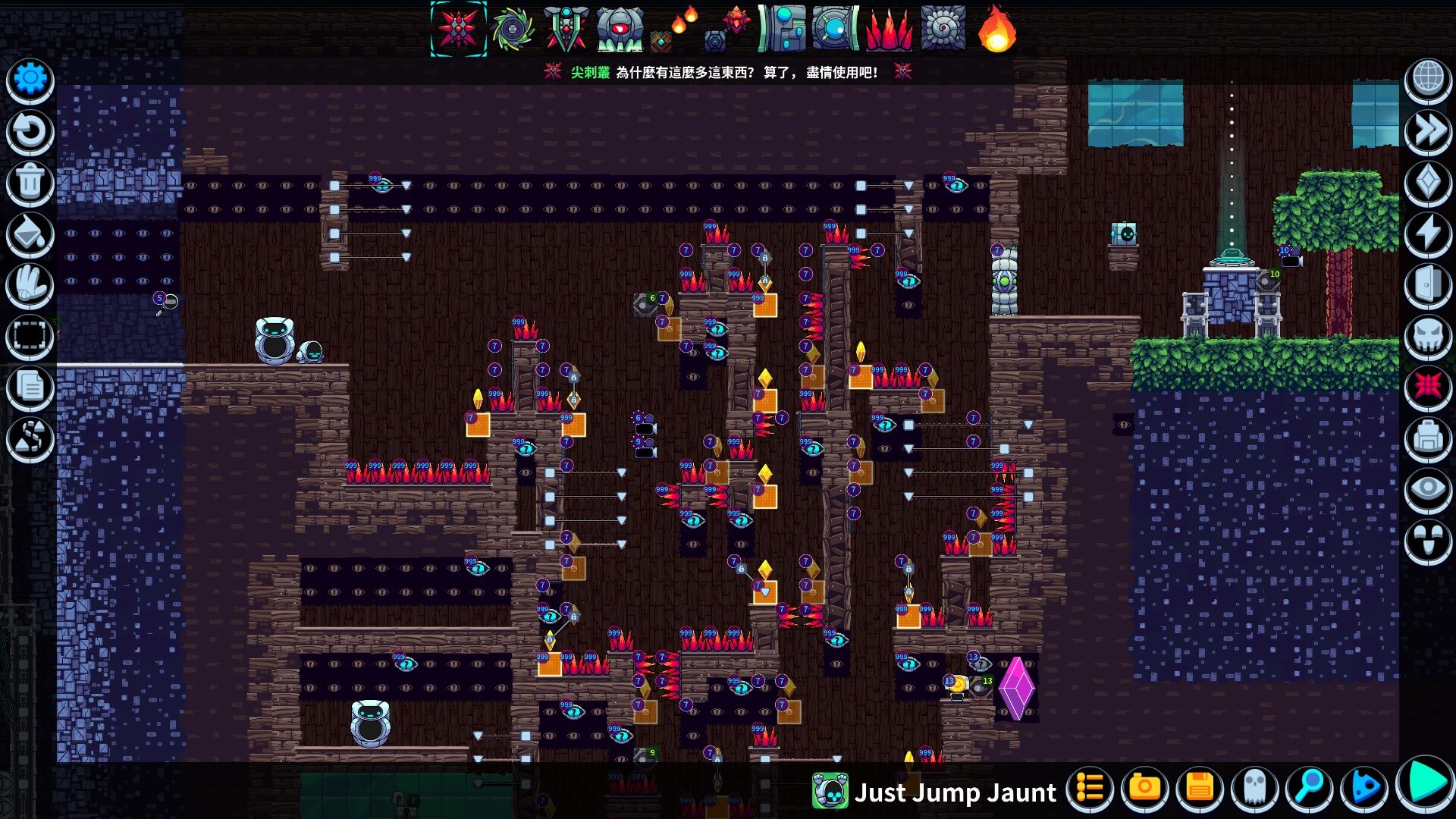Screen dimensions: 1456x819
Task: Select the dashed rectangle selection tool
Action: pos(30,336)
